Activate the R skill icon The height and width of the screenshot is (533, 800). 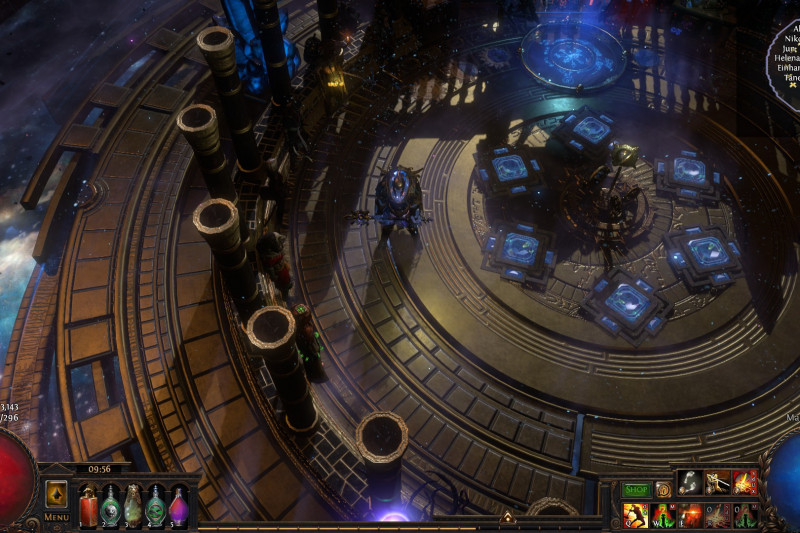717,515
